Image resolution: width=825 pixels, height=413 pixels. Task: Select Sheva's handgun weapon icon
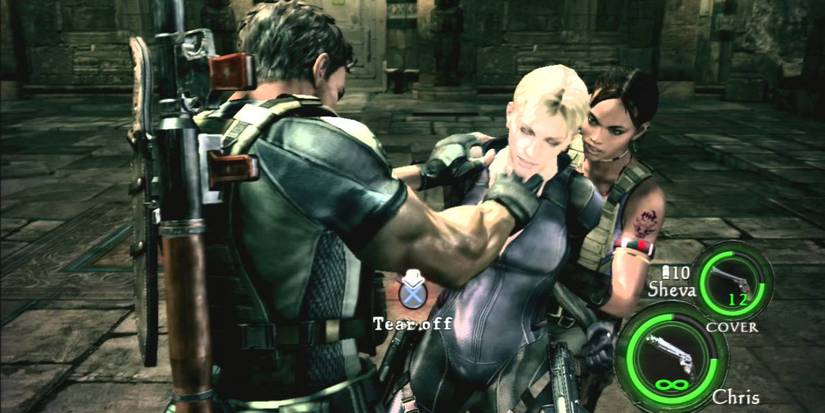pos(732,276)
